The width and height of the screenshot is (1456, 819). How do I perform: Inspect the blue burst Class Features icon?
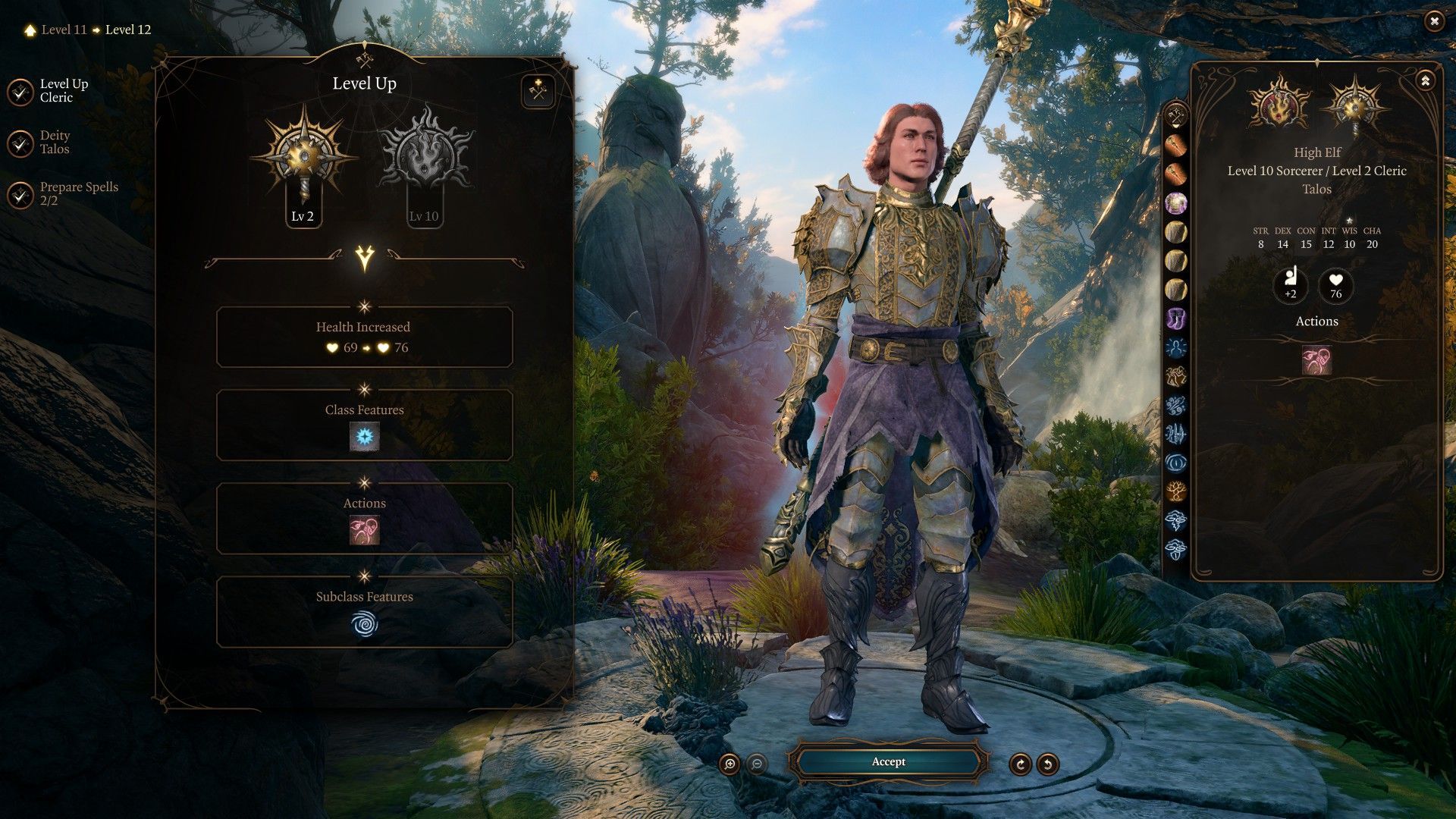tap(364, 437)
